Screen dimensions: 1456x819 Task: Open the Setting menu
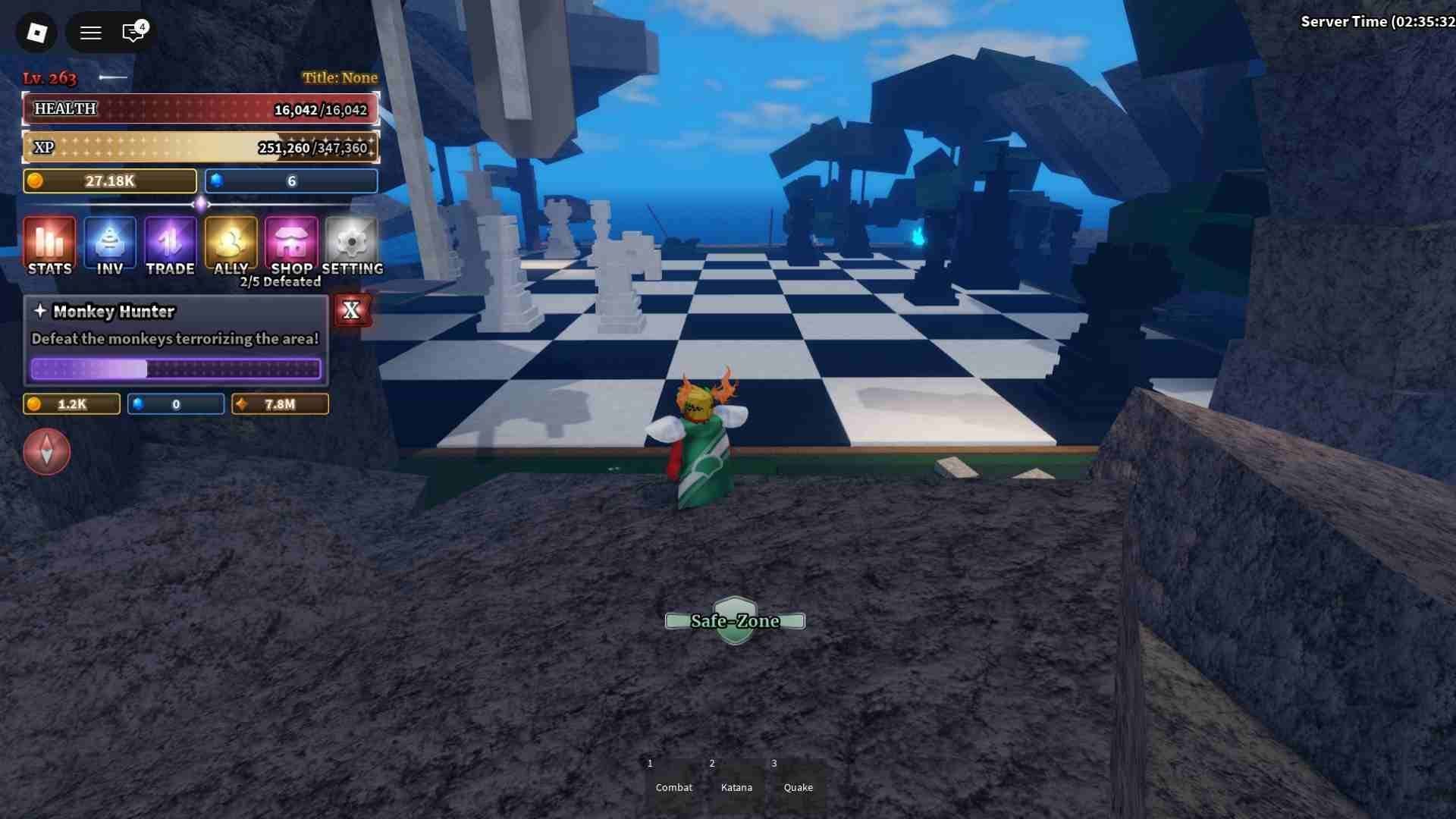(x=352, y=245)
